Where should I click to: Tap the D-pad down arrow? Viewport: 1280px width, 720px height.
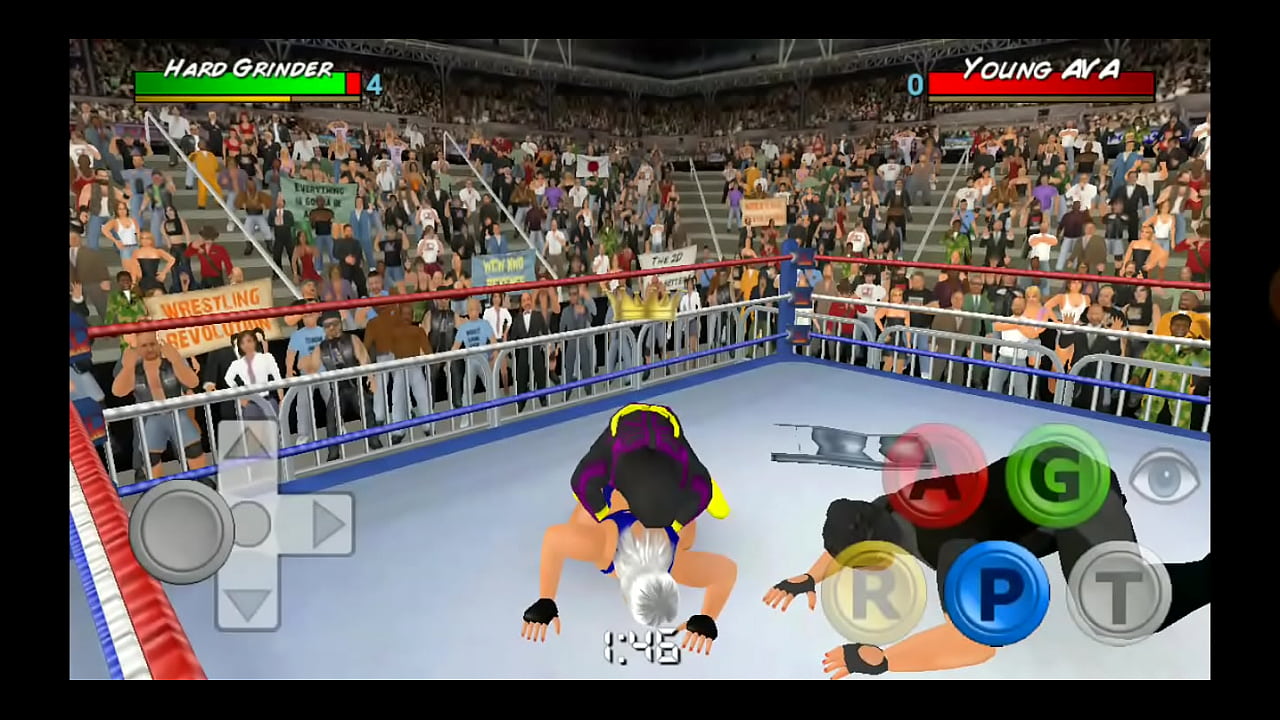(x=247, y=601)
